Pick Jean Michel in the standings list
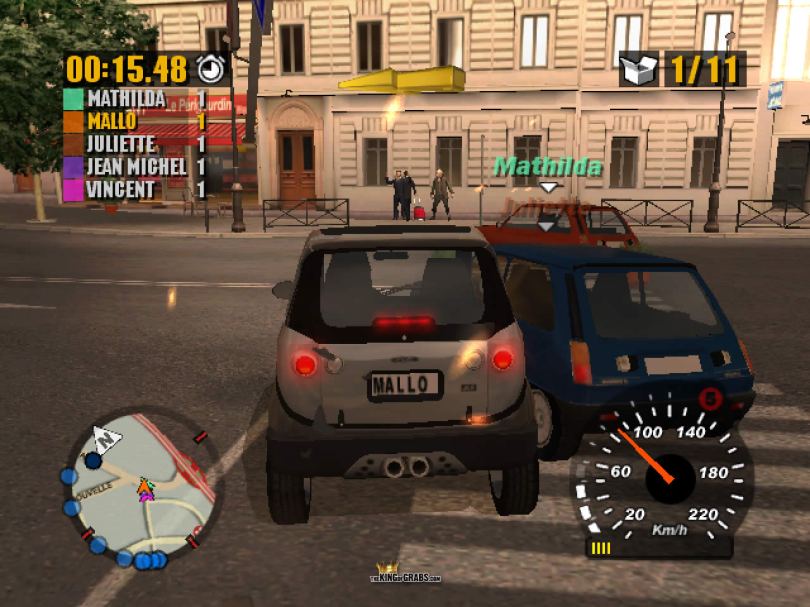810x607 pixels. point(136,166)
